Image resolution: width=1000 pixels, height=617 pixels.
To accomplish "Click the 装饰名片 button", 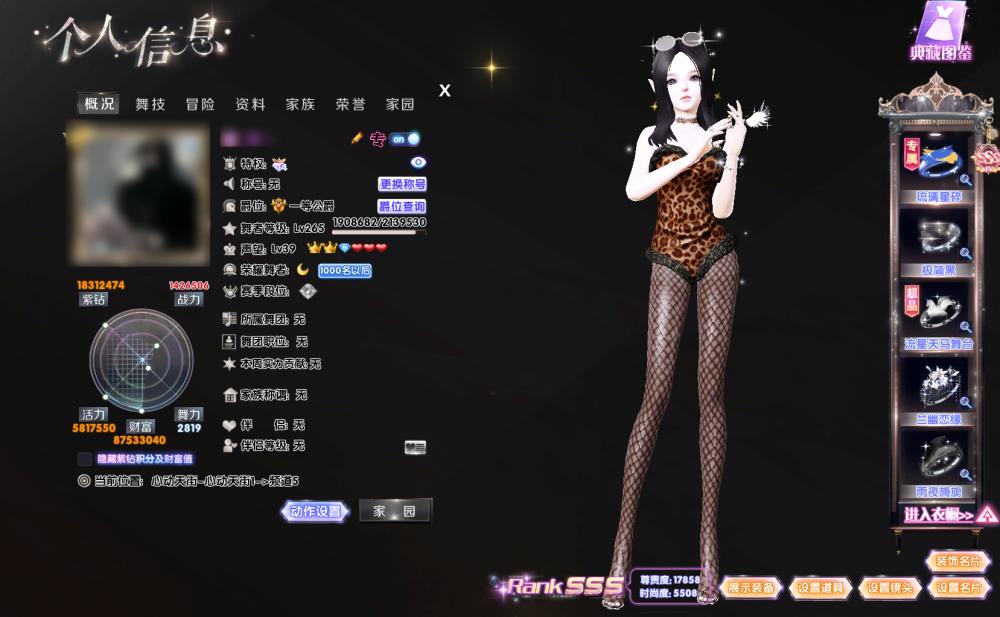I will 957,561.
